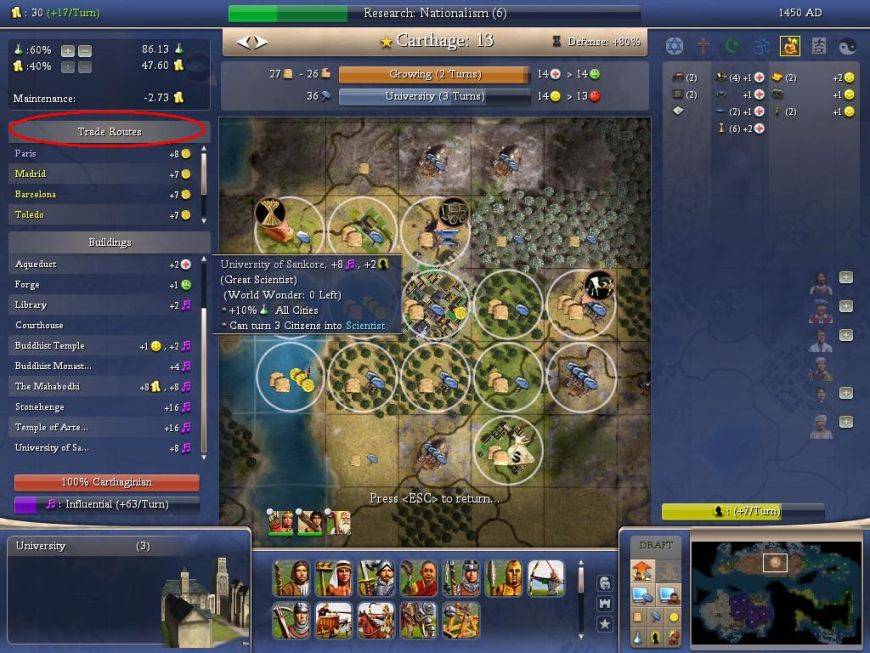
Task: Go to the previous city with the left arrow
Action: [243, 42]
